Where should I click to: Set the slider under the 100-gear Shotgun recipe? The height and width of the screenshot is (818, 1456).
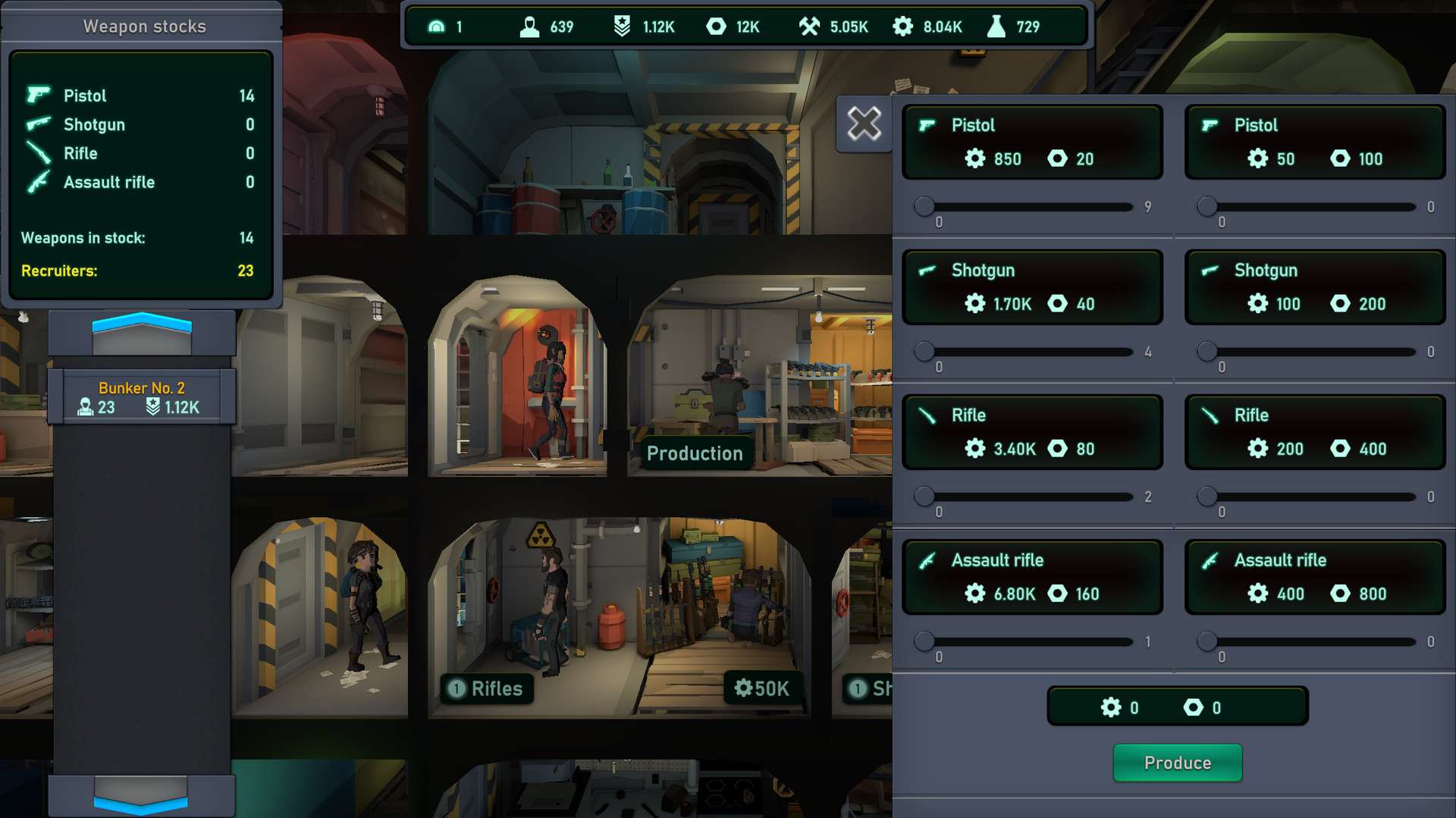1207,351
